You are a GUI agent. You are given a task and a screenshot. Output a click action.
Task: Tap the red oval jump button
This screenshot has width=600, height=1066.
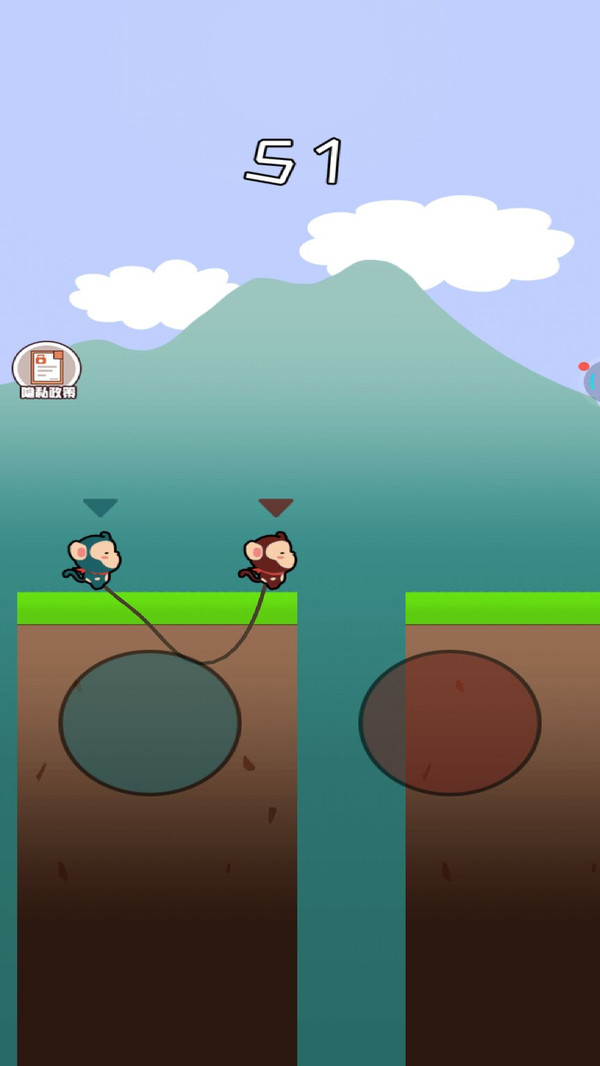(x=450, y=722)
